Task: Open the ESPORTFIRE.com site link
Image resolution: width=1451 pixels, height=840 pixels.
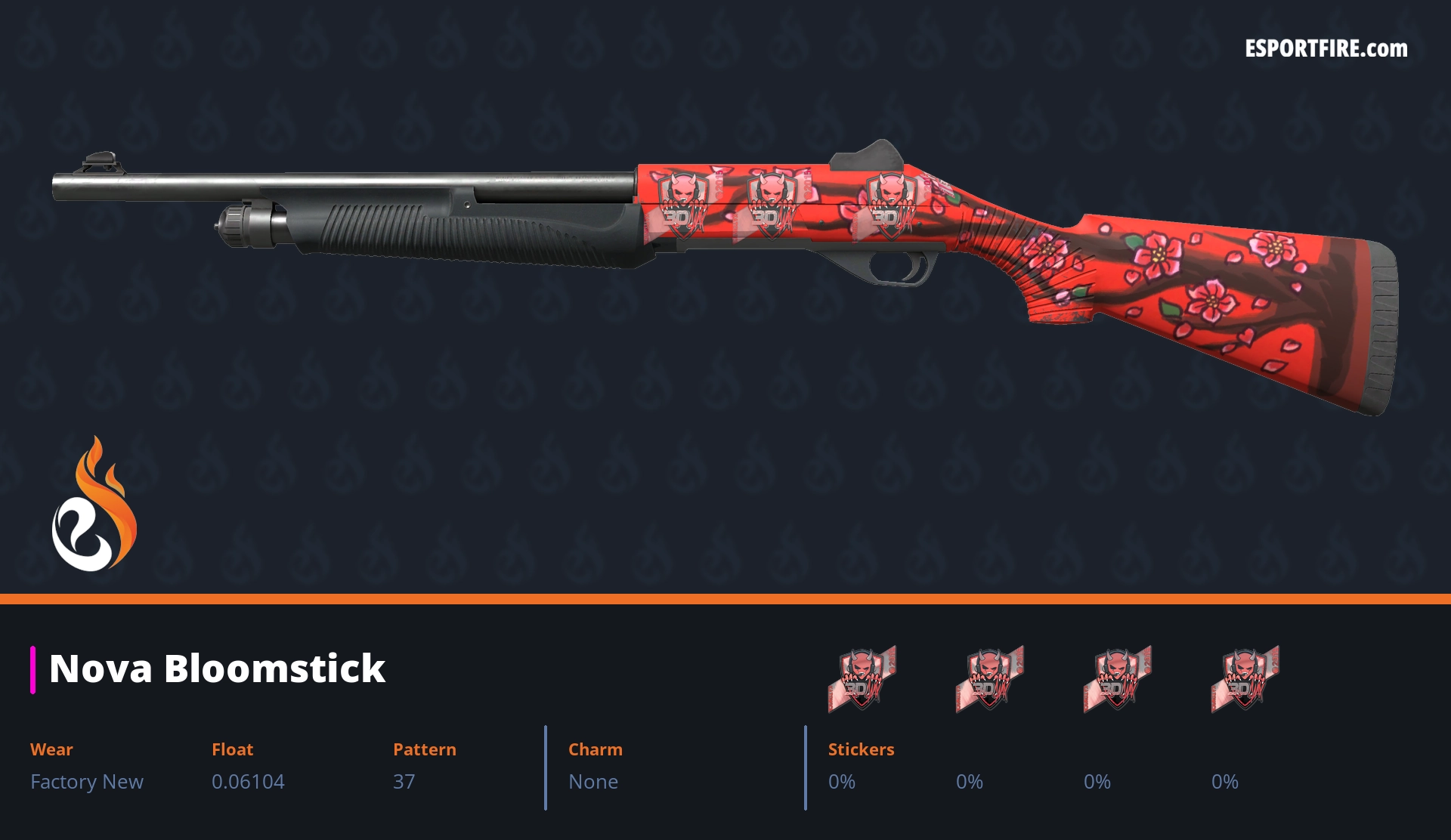Action: [1326, 49]
